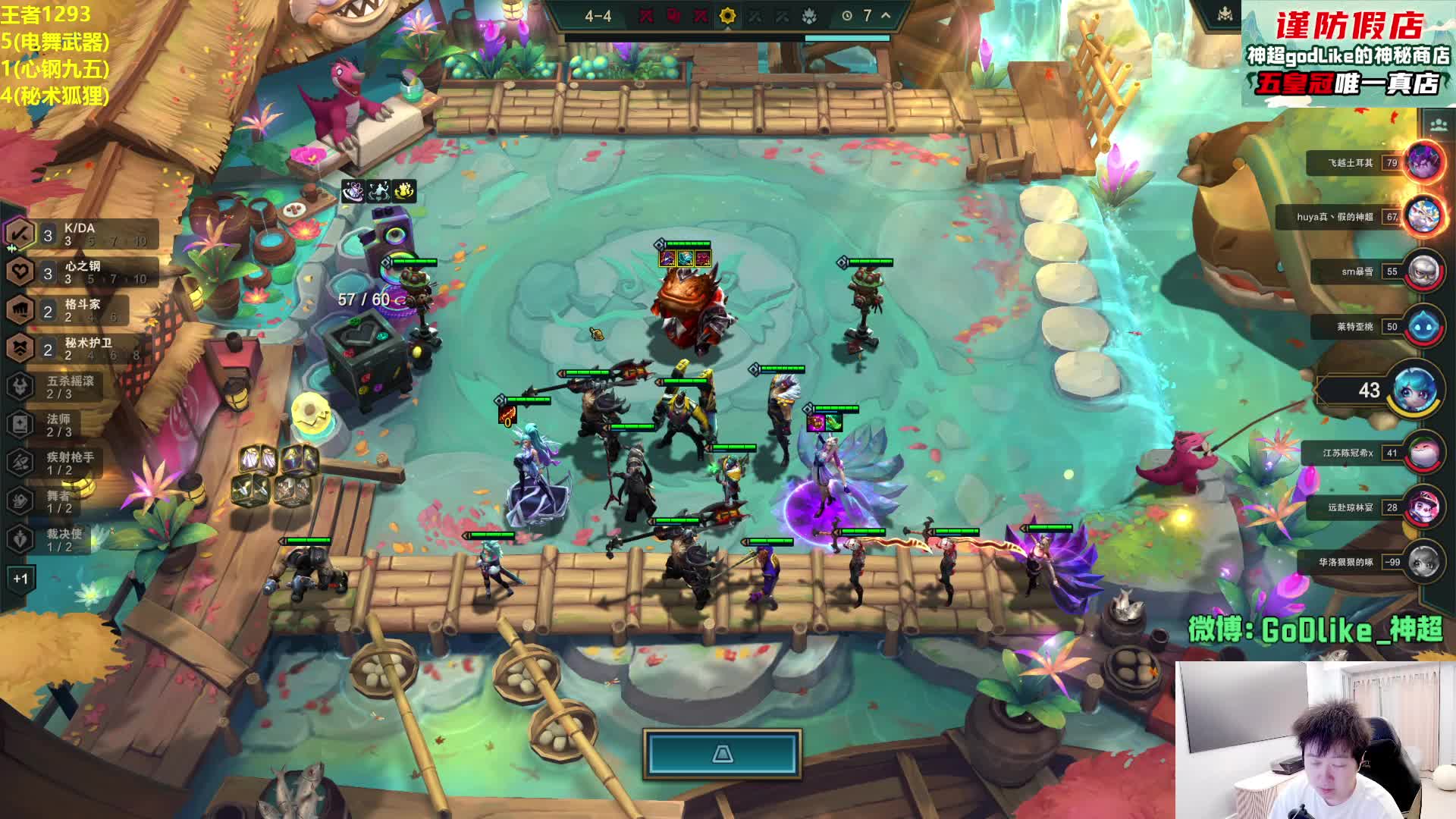Click the current round gold marker
Screen dimensions: 1456x819
coord(727,16)
